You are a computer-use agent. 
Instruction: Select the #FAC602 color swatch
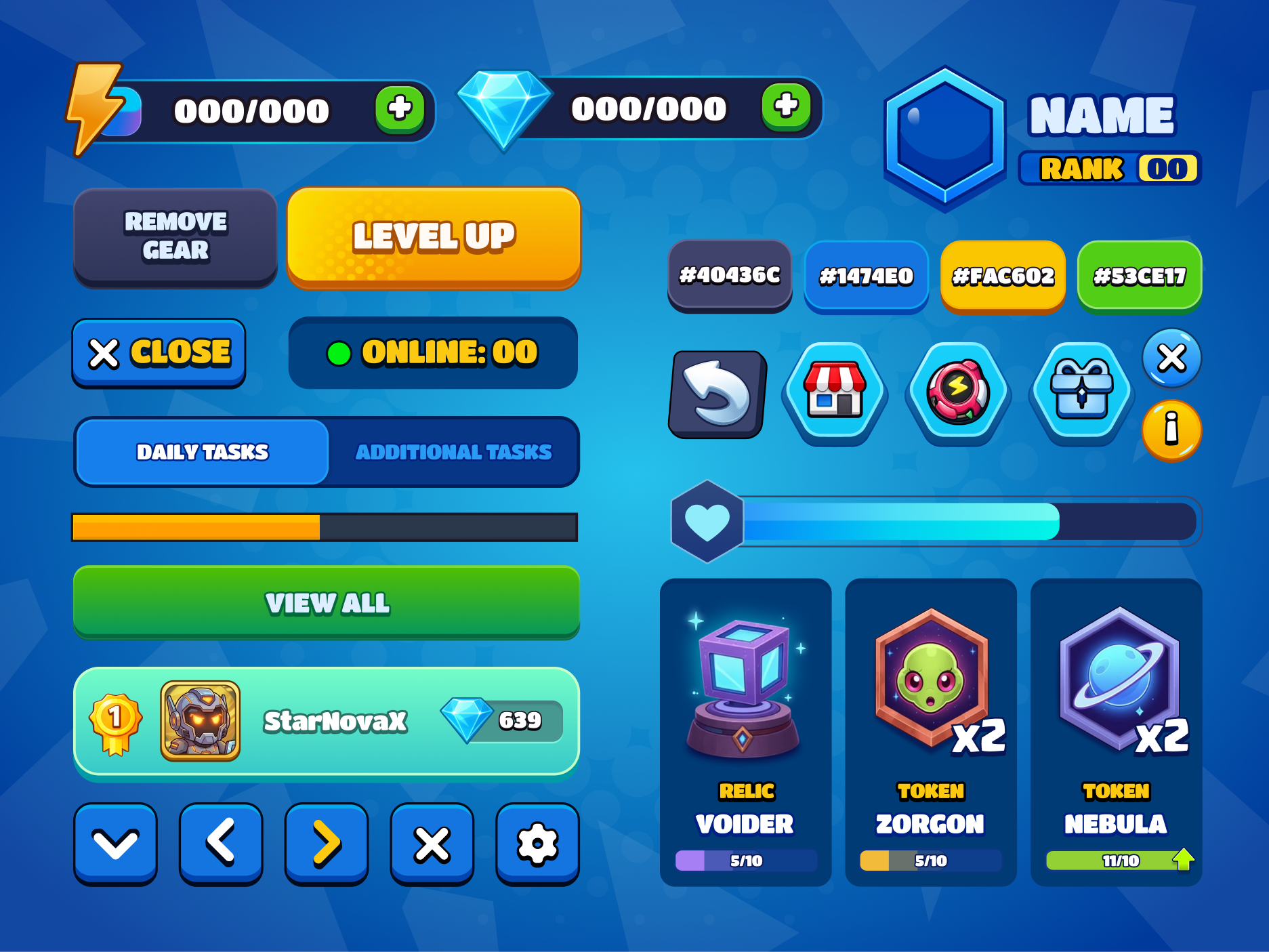[1003, 276]
